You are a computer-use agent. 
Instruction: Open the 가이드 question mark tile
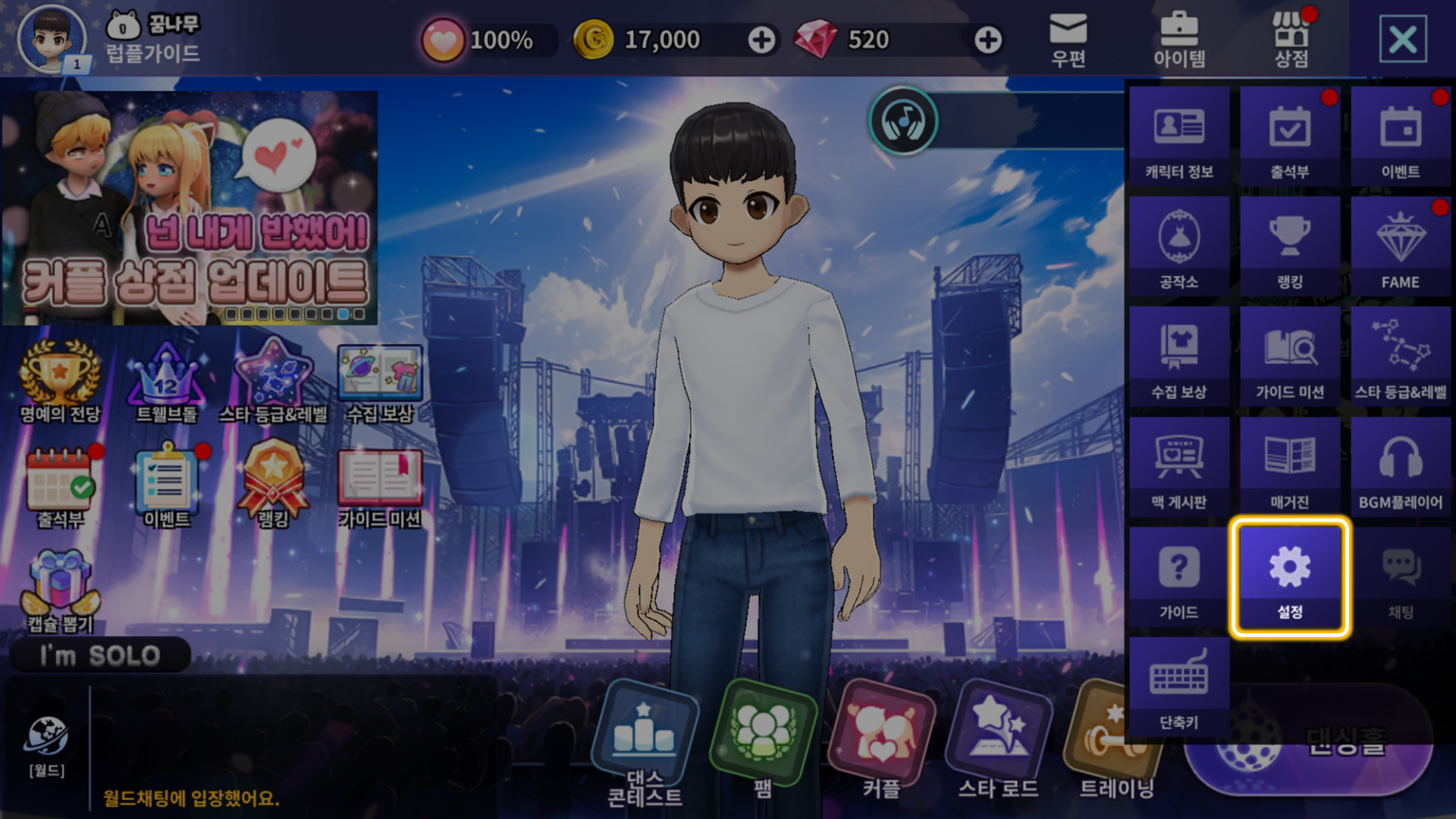tap(1178, 578)
